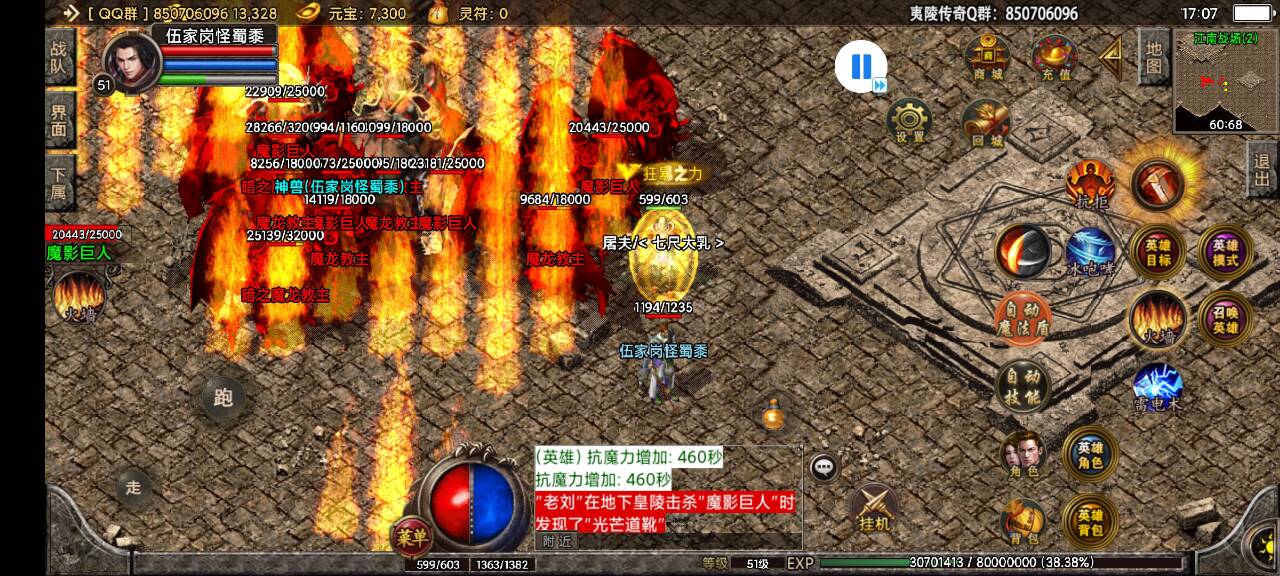Use the 回城 return-to-town scroll
The height and width of the screenshot is (576, 1280).
(985, 121)
